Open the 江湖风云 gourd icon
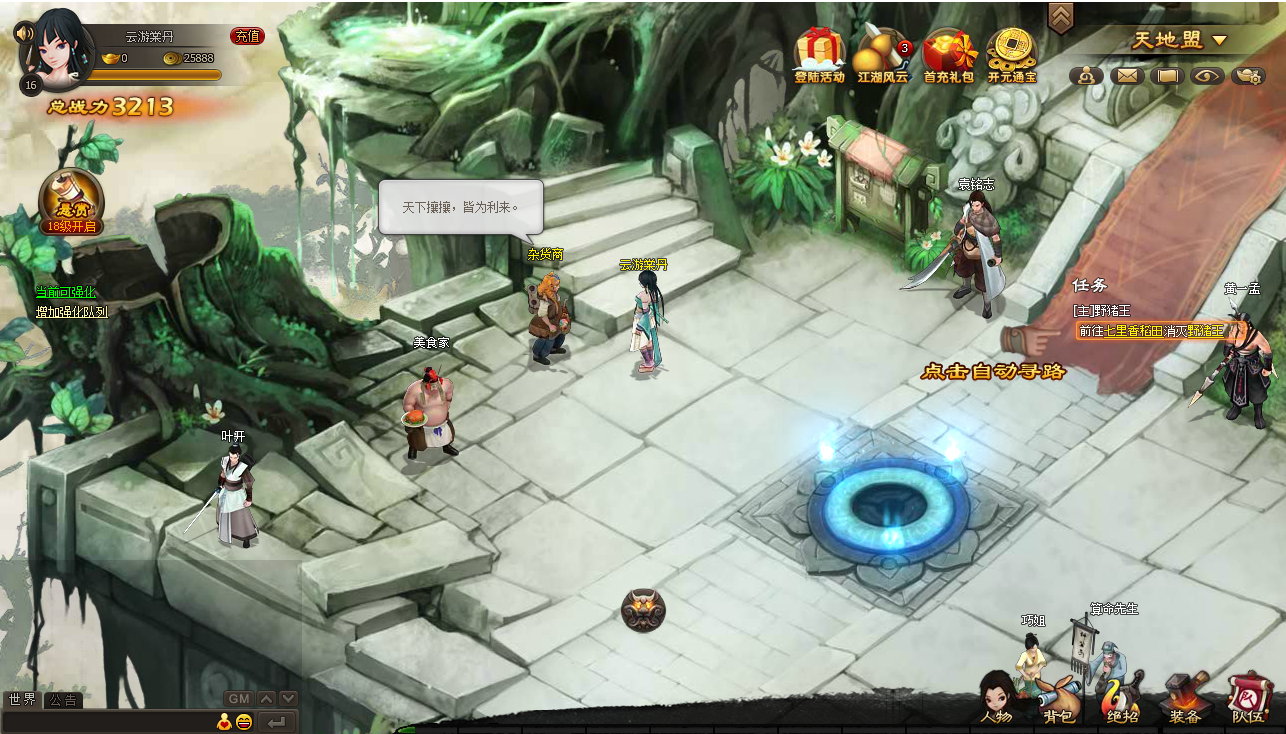Image resolution: width=1286 pixels, height=734 pixels. pos(882,53)
